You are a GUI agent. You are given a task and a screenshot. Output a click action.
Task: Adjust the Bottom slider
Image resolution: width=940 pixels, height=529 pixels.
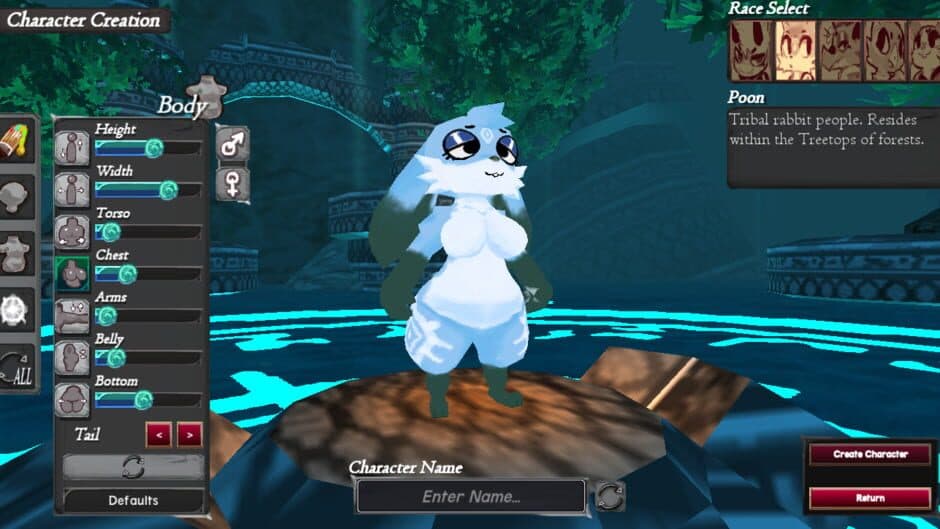[143, 400]
